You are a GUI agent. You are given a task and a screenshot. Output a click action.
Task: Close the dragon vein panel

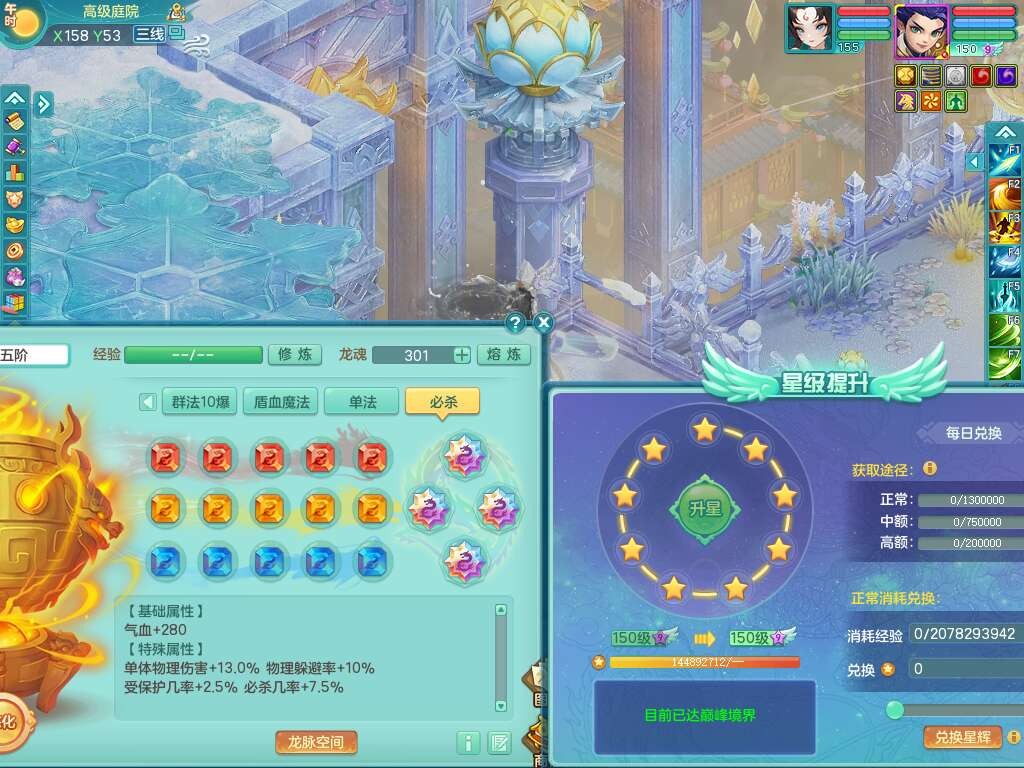543,322
